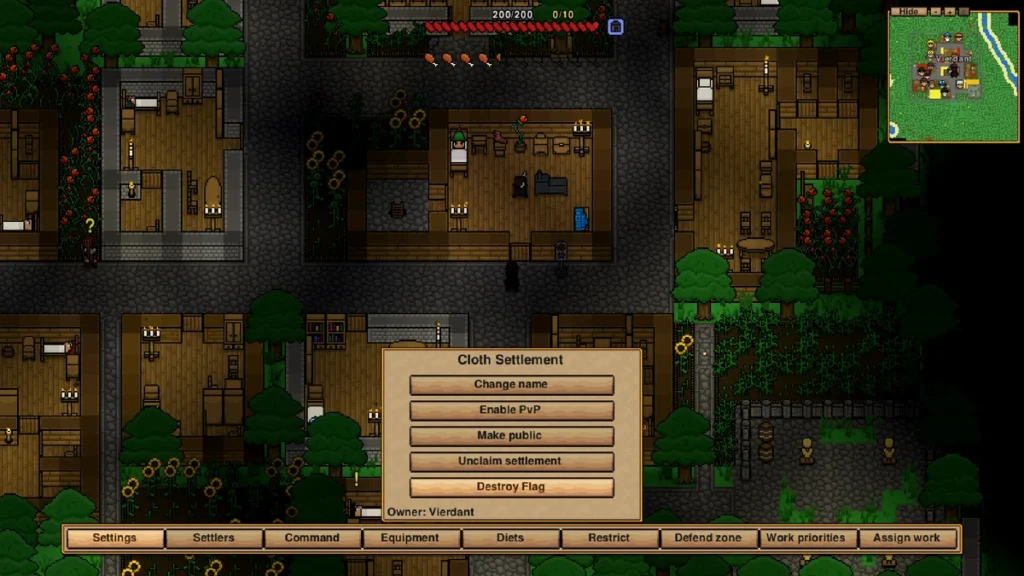Show the Equipment tab
Screen dimensions: 1024x576
point(410,538)
